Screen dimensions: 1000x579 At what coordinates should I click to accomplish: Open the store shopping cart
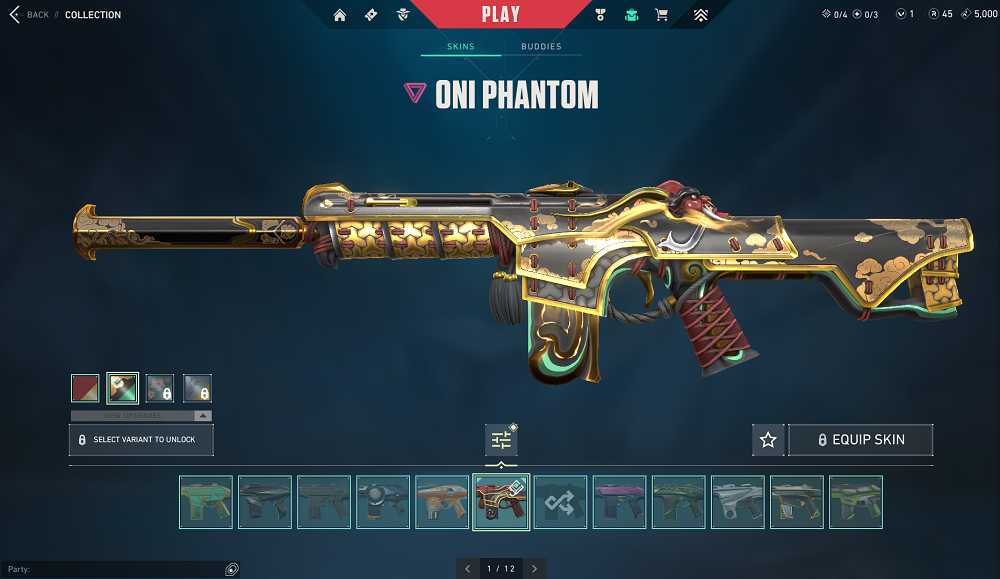tap(661, 15)
